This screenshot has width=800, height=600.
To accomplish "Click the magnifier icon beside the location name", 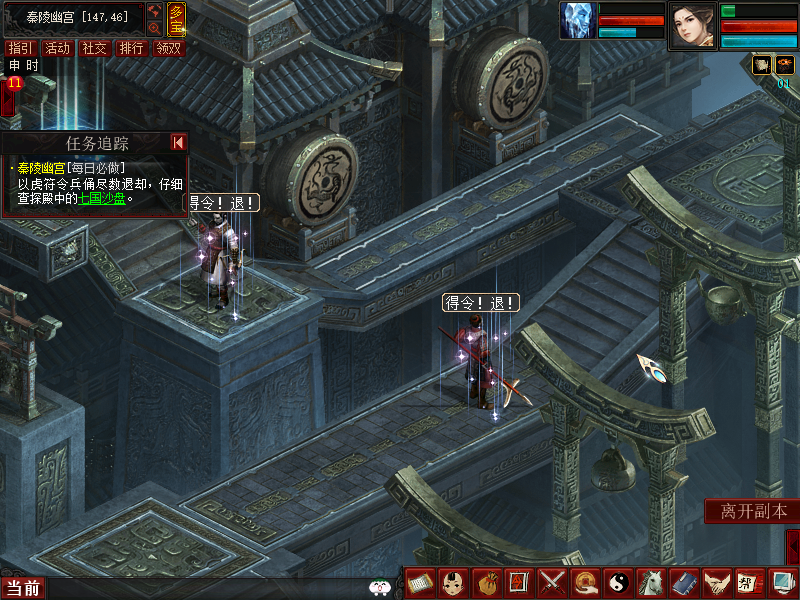I will pos(155,28).
